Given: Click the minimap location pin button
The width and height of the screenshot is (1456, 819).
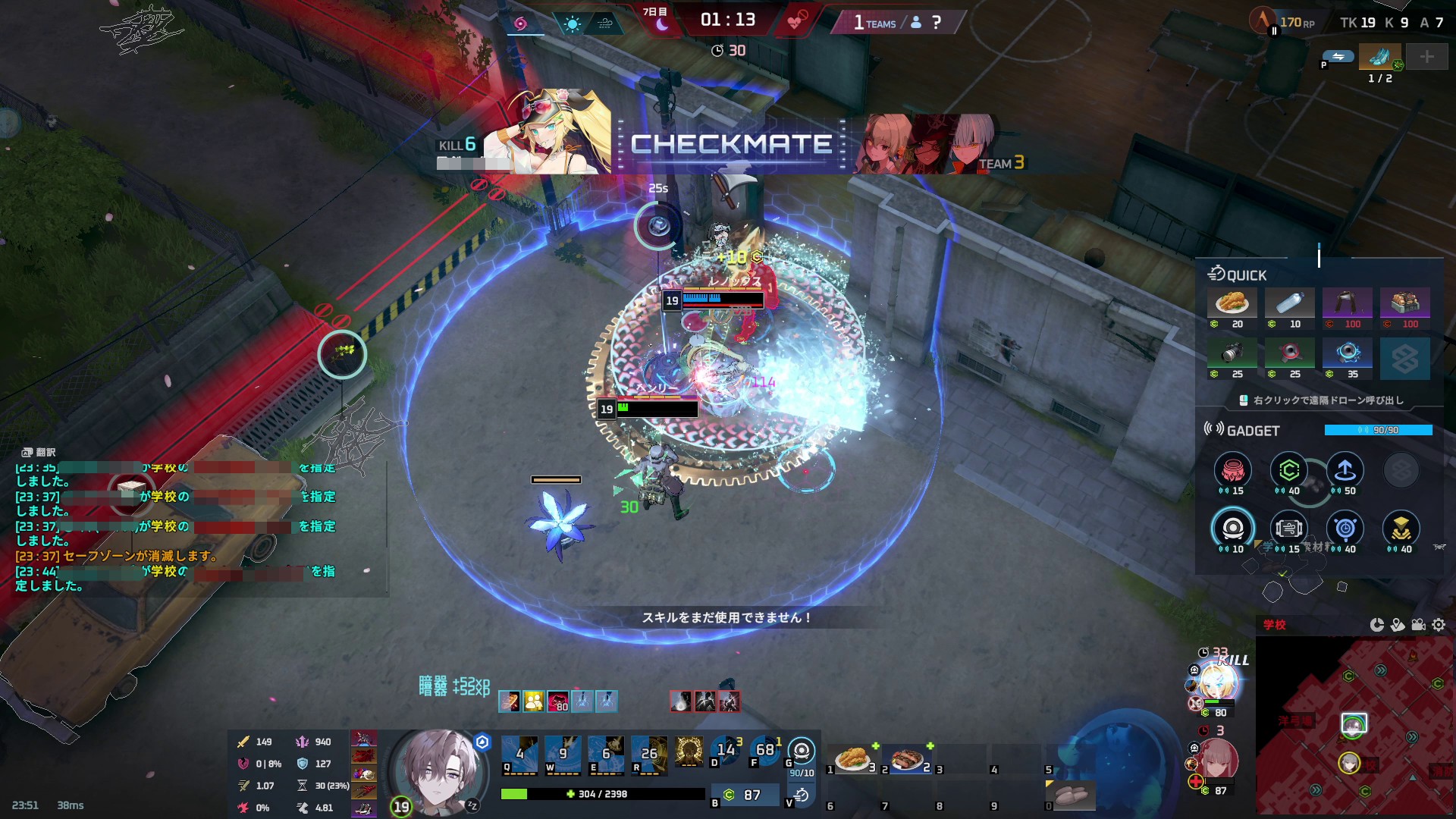Looking at the screenshot, I should pos(1398,625).
